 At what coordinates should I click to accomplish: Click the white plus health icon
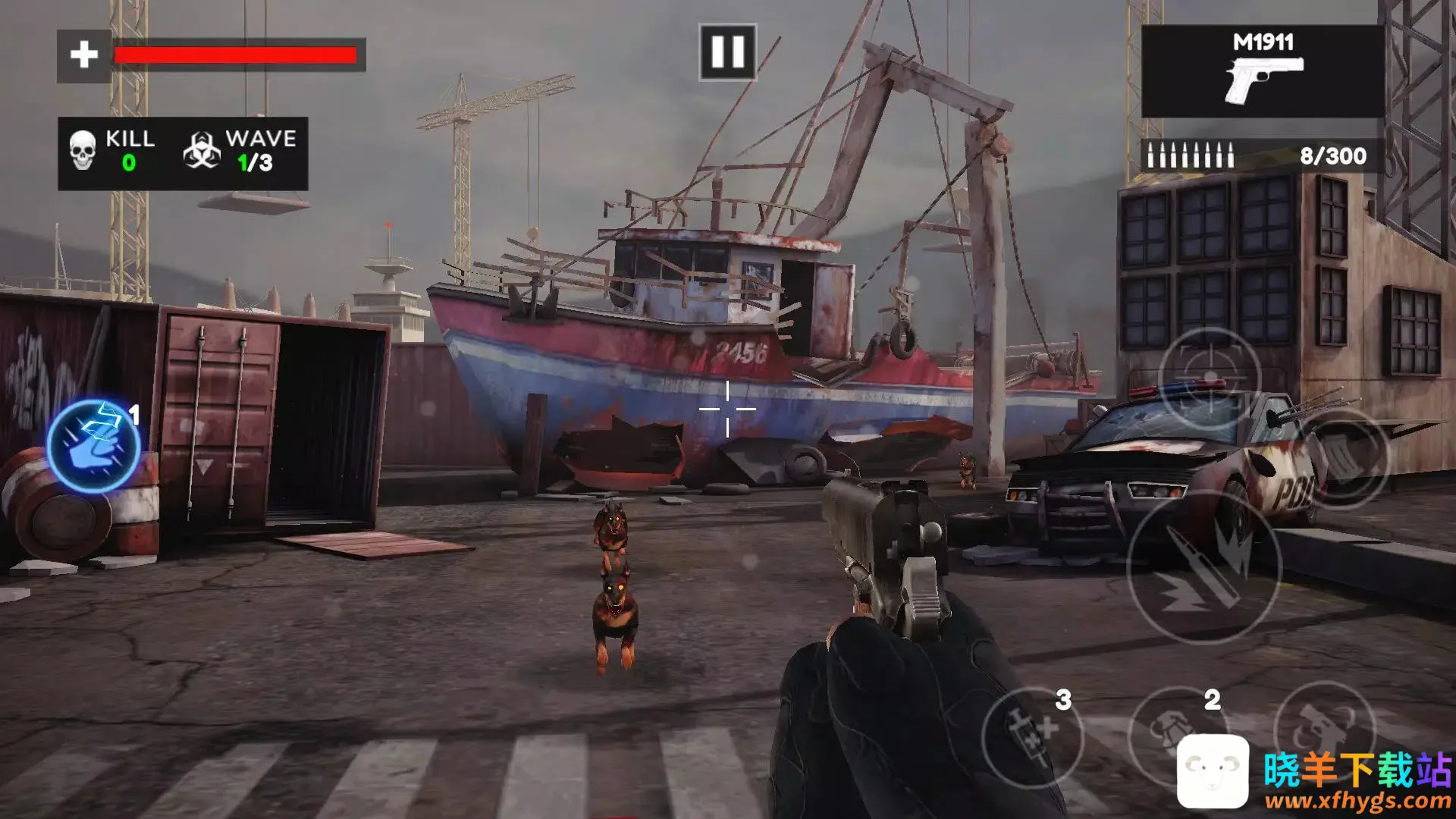point(84,55)
